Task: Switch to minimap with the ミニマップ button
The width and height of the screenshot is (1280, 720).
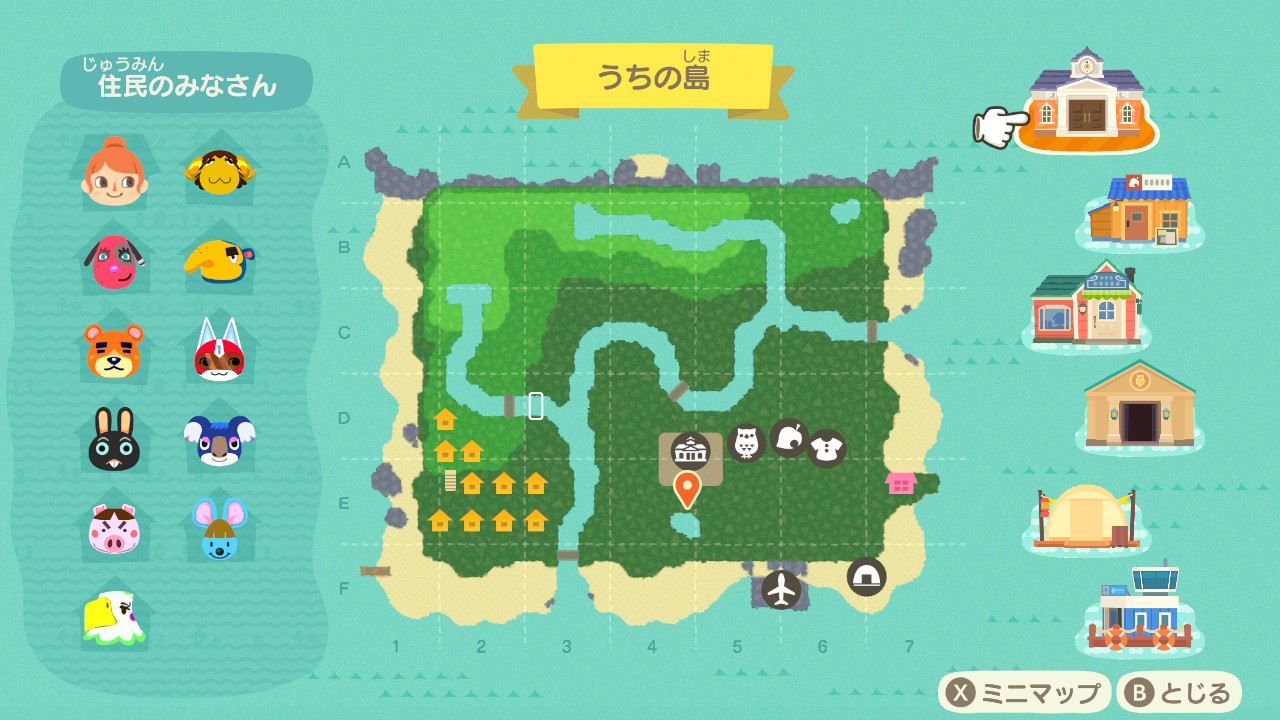Action: [x=1024, y=692]
